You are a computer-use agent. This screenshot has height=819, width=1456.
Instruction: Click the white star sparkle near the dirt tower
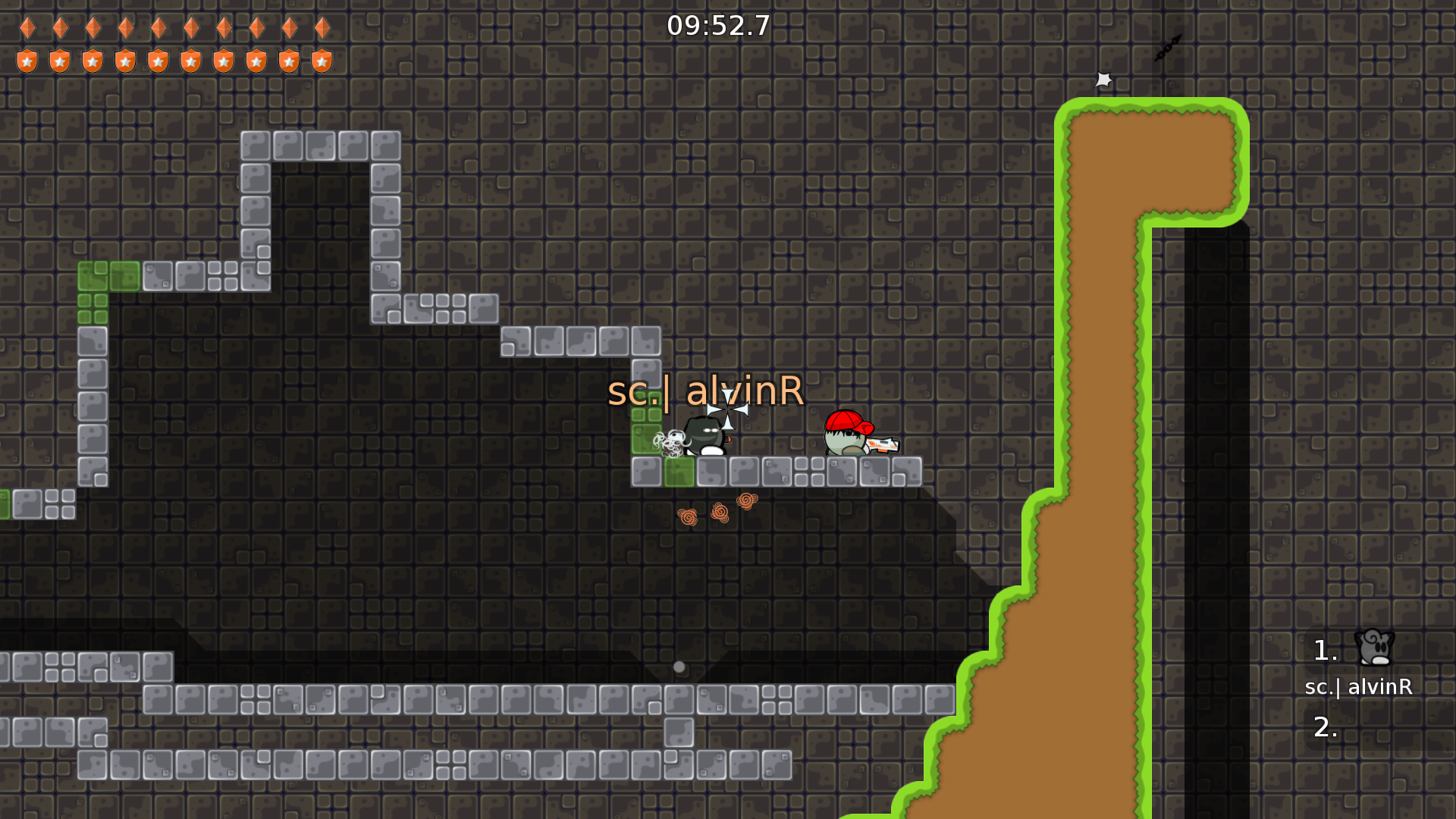point(1103,79)
